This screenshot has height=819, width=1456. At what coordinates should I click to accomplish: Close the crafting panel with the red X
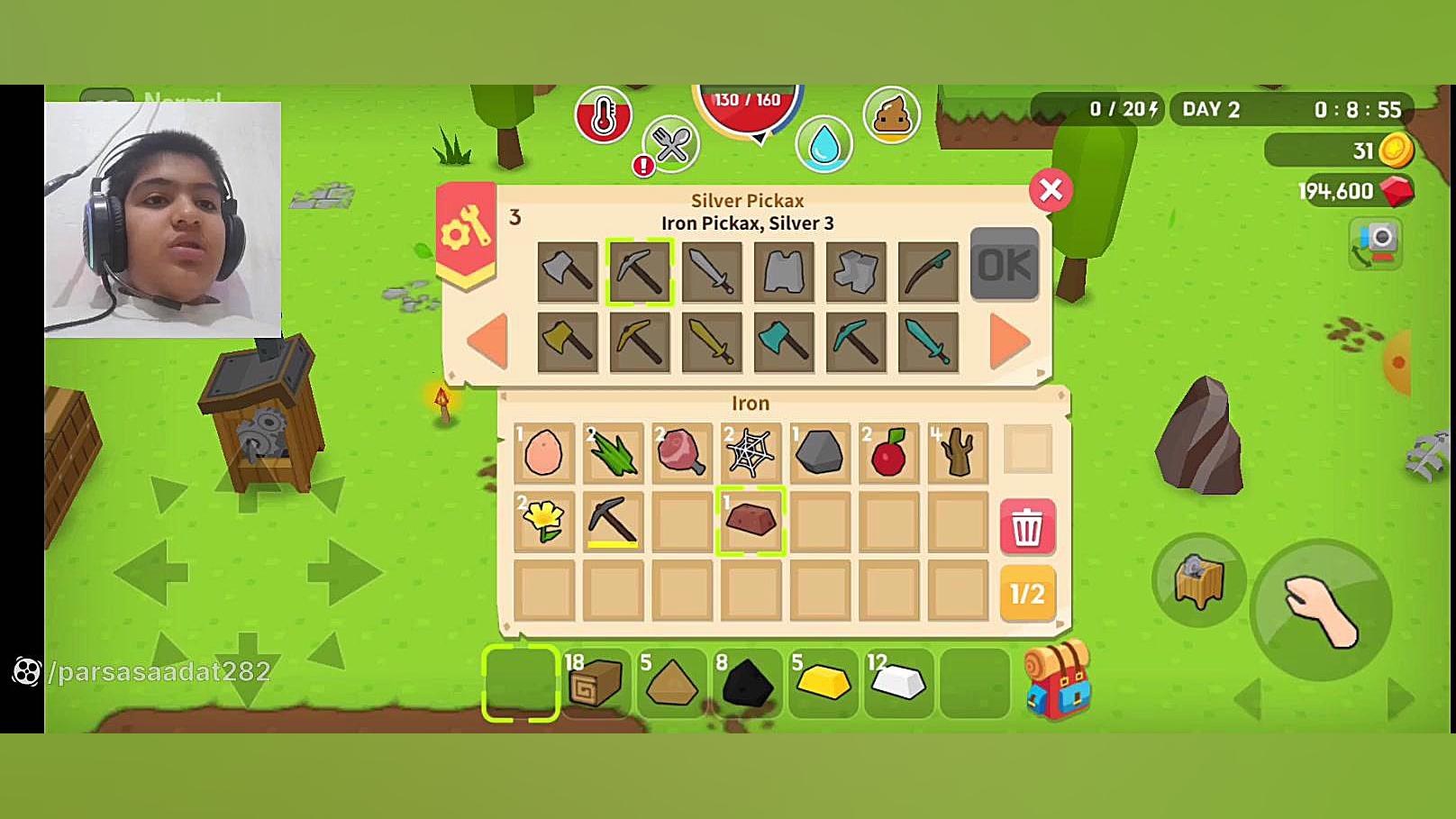tap(1051, 190)
